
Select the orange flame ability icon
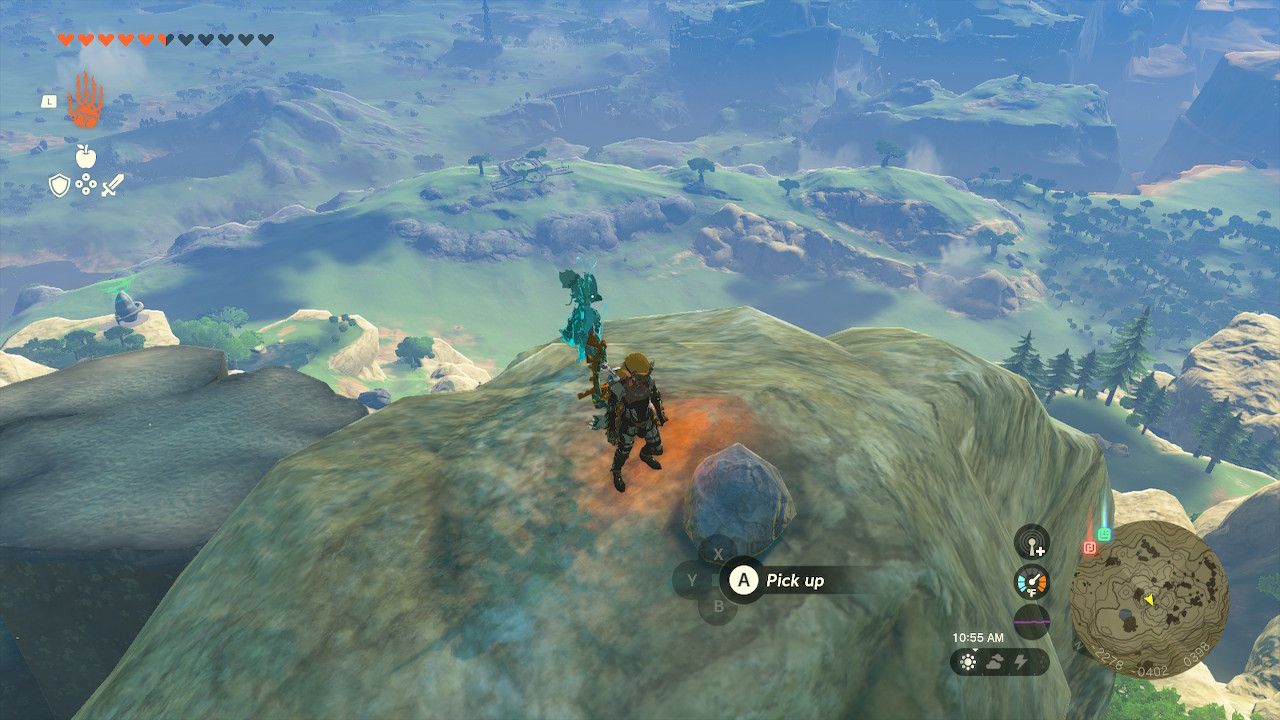click(x=85, y=99)
